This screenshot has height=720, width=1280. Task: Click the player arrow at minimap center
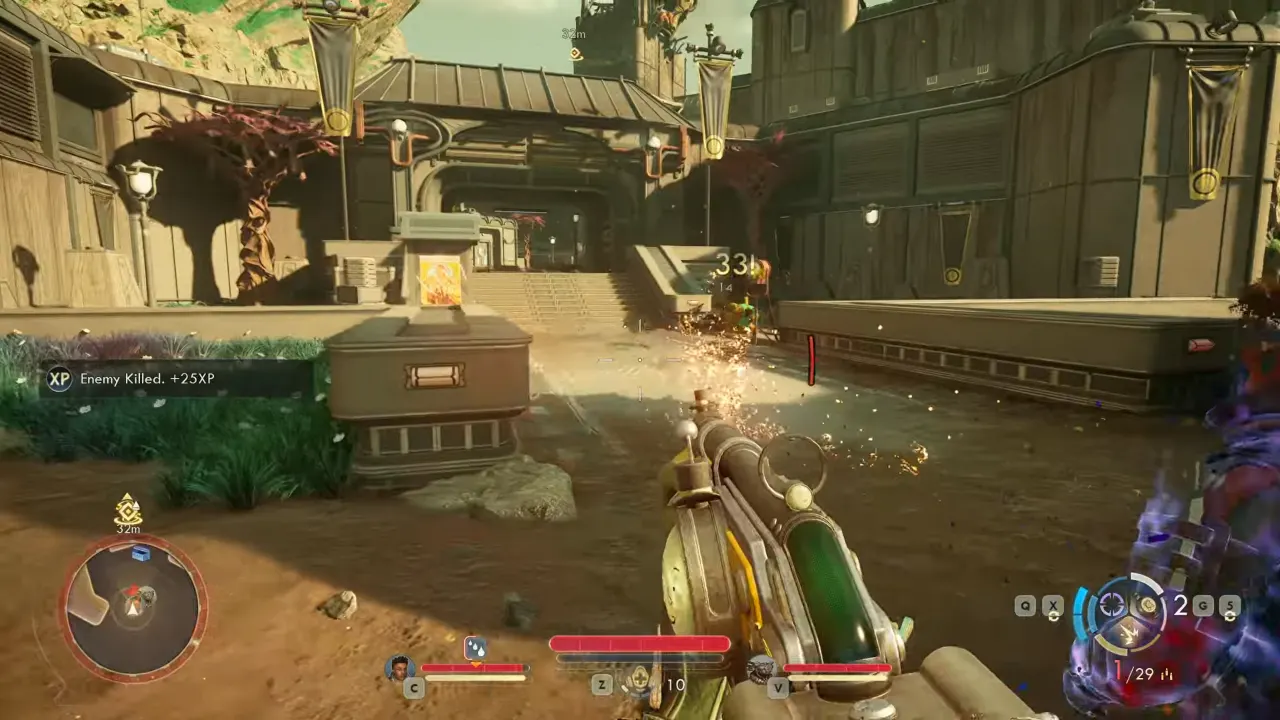[x=132, y=608]
